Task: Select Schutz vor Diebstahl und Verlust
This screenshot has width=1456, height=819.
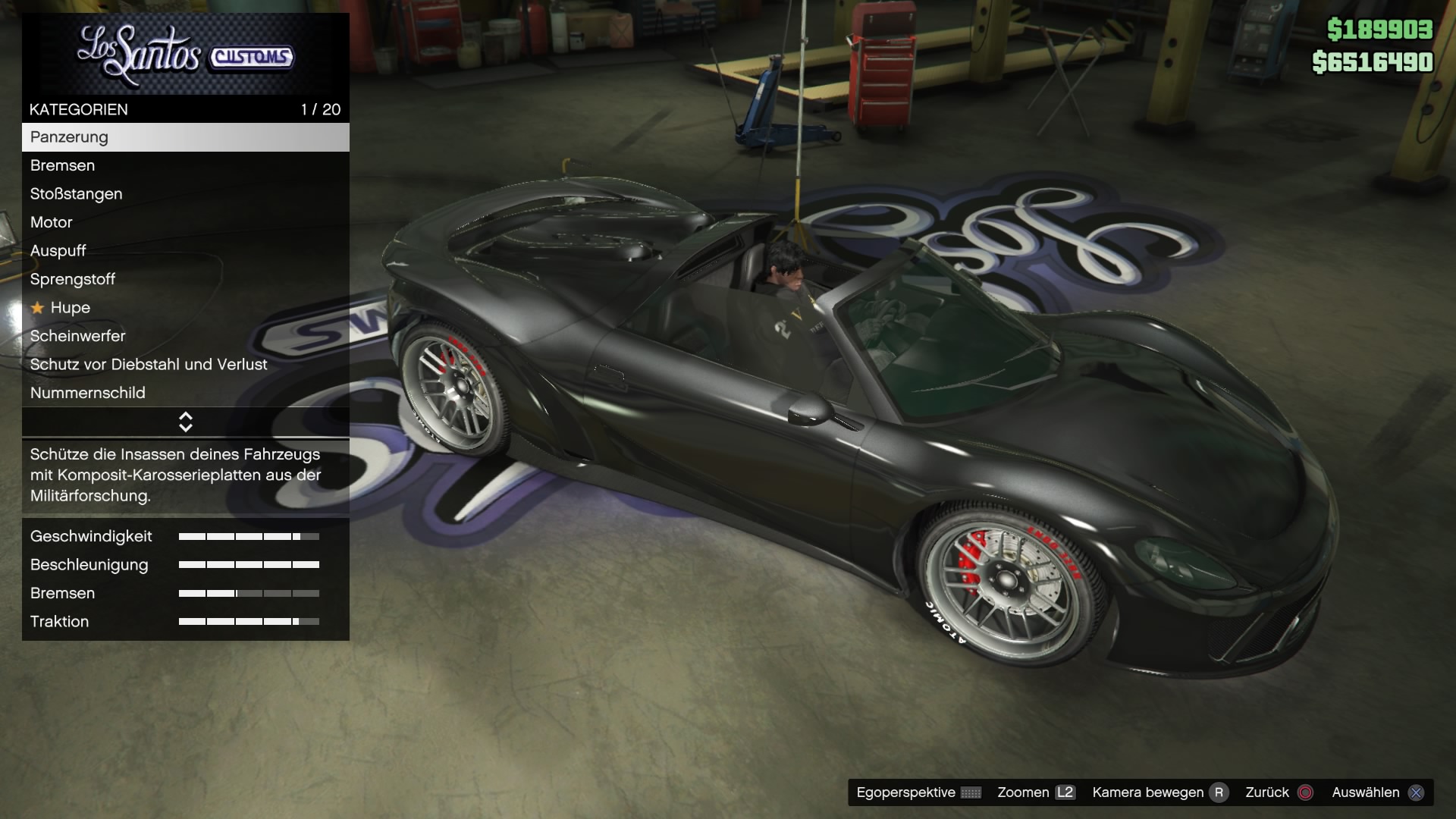Action: point(185,365)
